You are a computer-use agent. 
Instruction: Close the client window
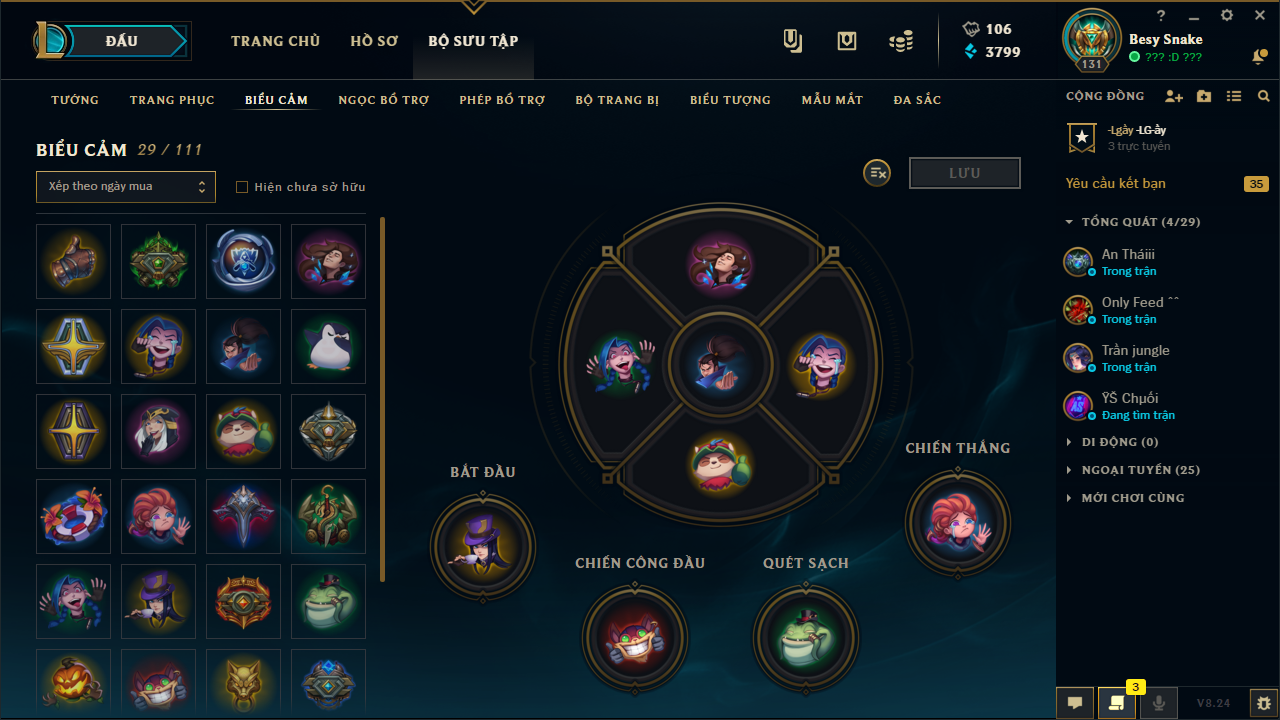(1259, 16)
